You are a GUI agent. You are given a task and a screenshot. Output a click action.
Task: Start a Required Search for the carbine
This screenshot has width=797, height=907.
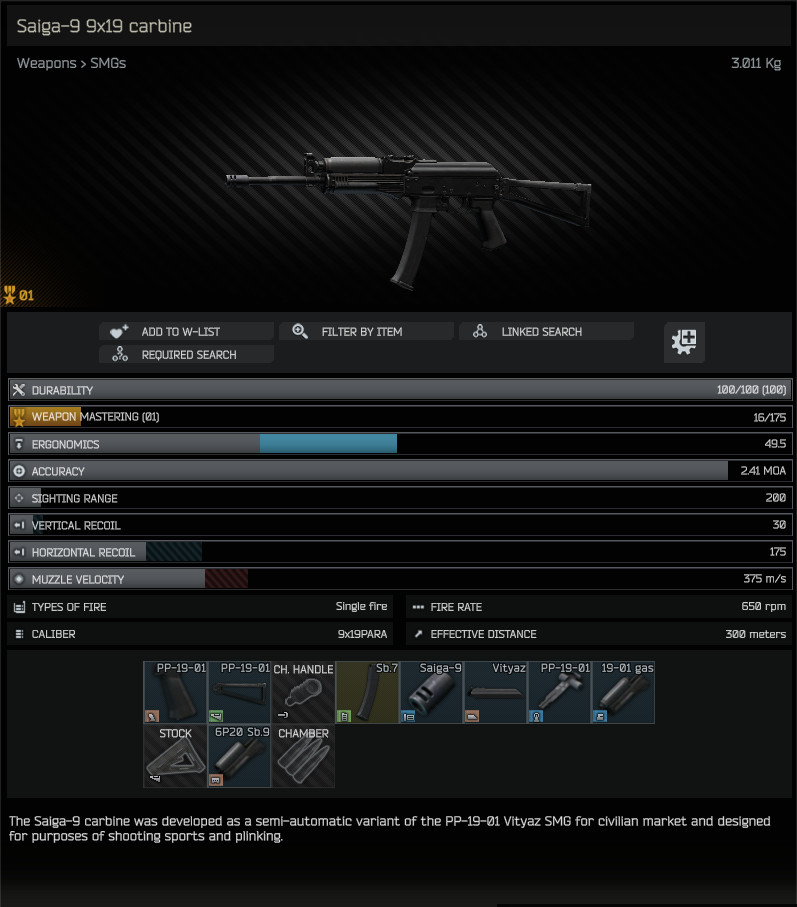pos(186,355)
